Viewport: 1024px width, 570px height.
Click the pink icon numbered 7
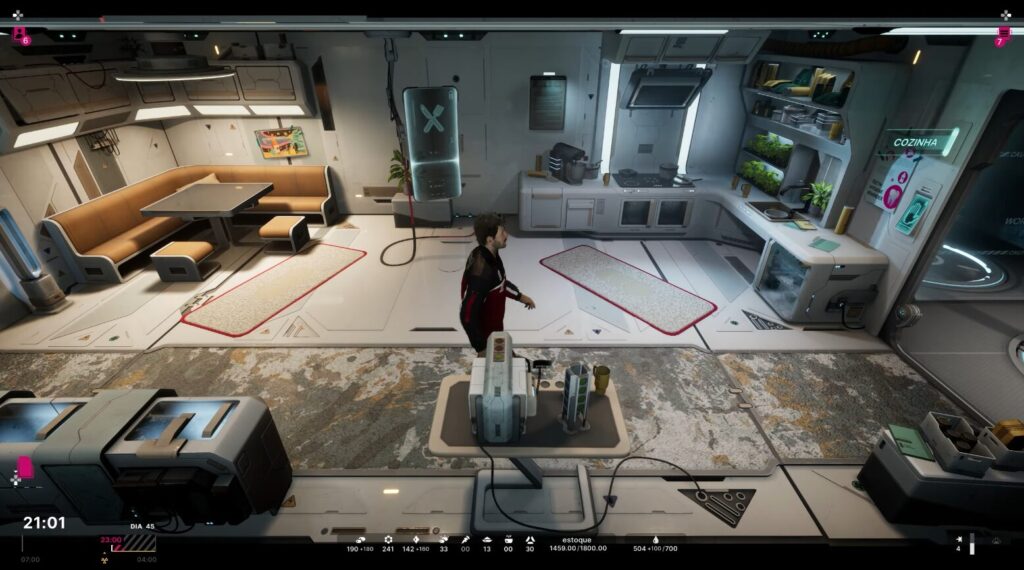(x=1002, y=37)
